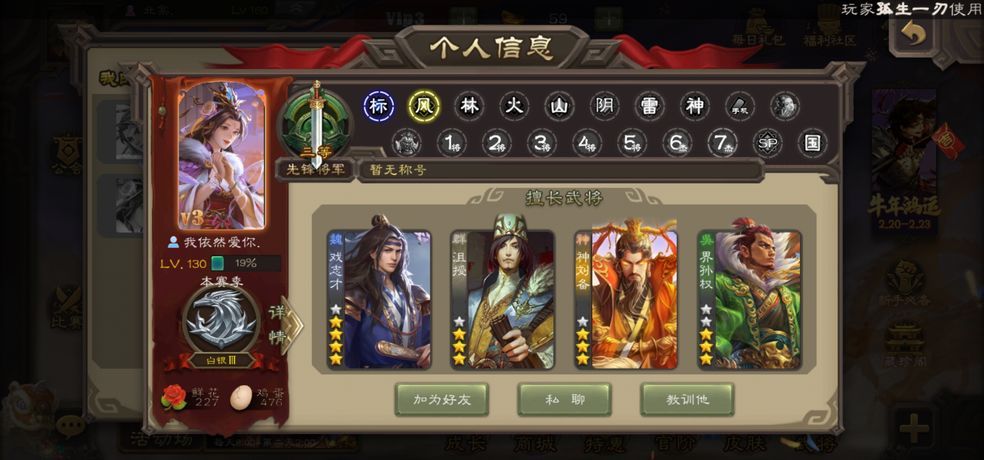This screenshot has height=460, width=984.
Task: Select the 林 card pack icon
Action: pos(469,106)
